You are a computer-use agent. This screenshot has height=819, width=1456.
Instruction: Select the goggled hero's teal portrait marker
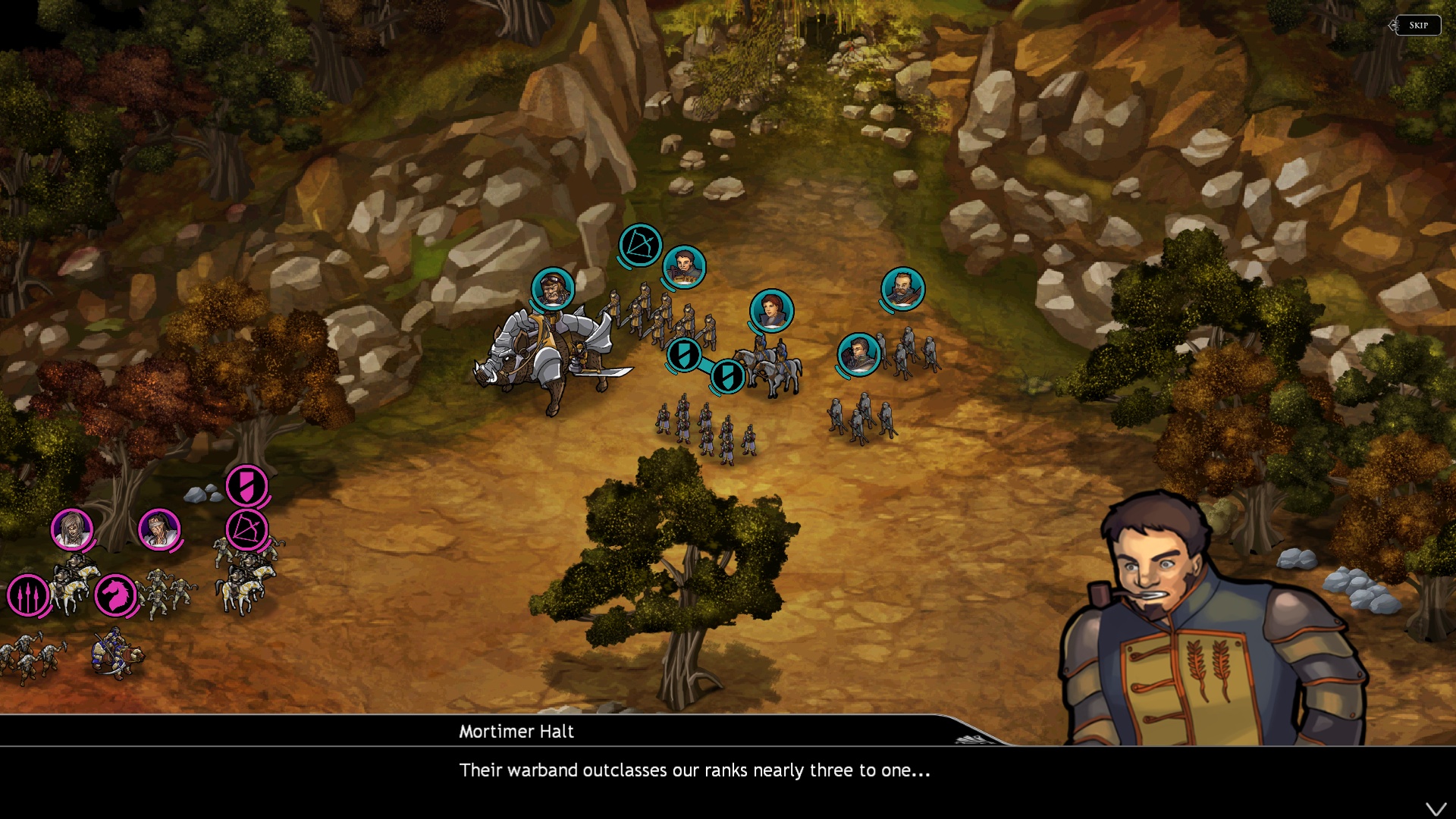552,288
